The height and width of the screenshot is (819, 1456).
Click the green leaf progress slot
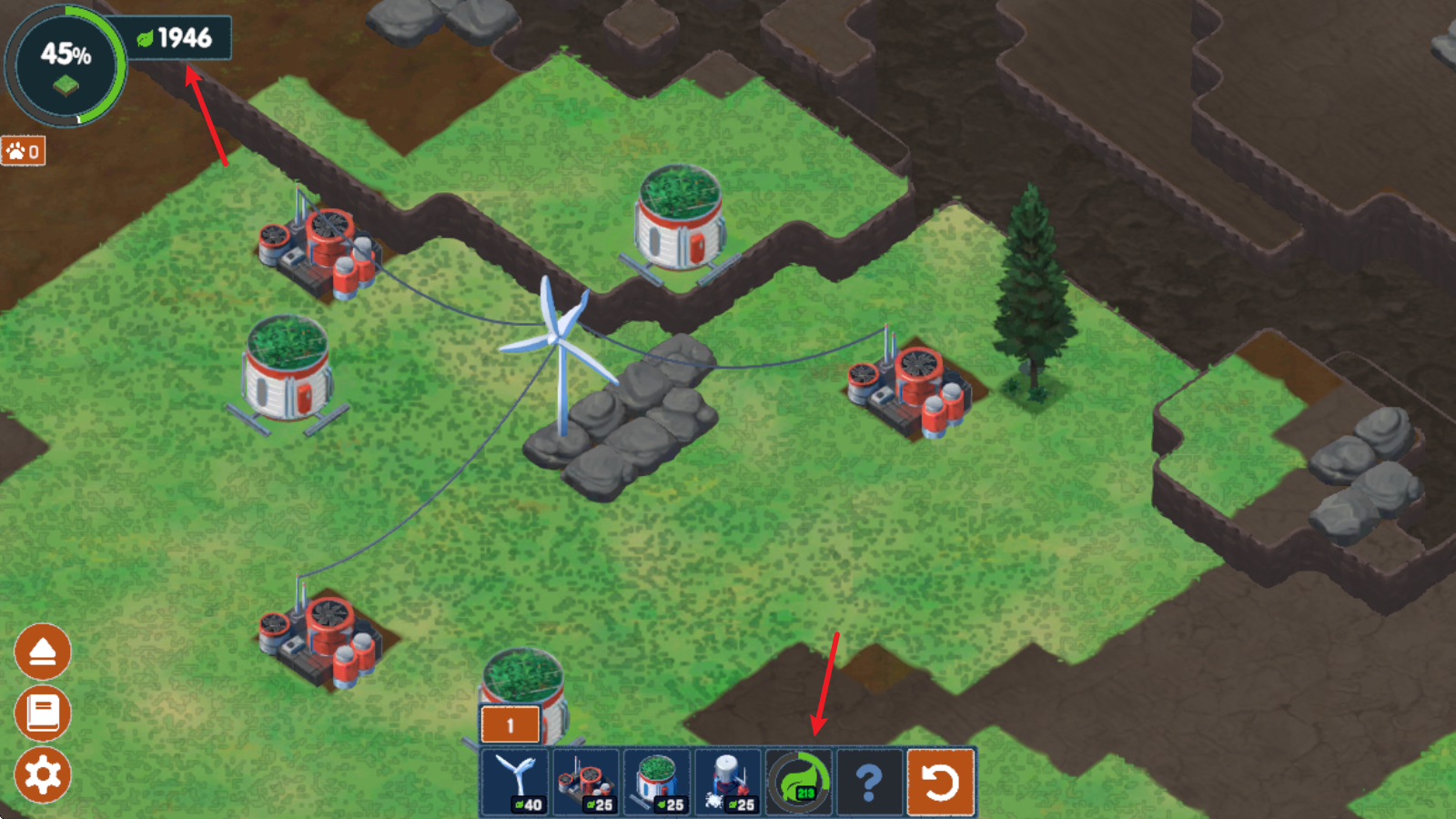[799, 781]
